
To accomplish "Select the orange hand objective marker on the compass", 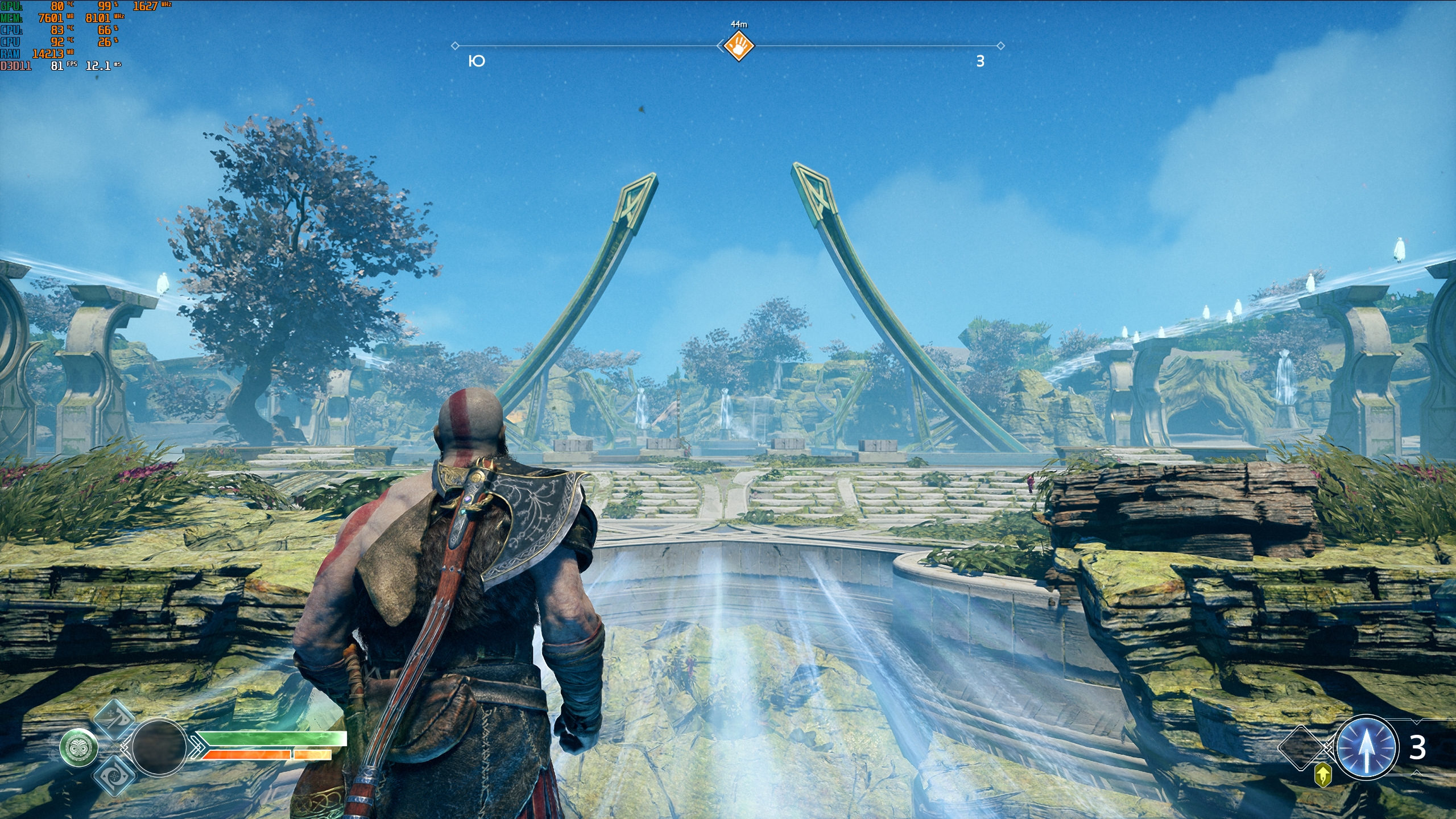I will point(738,45).
